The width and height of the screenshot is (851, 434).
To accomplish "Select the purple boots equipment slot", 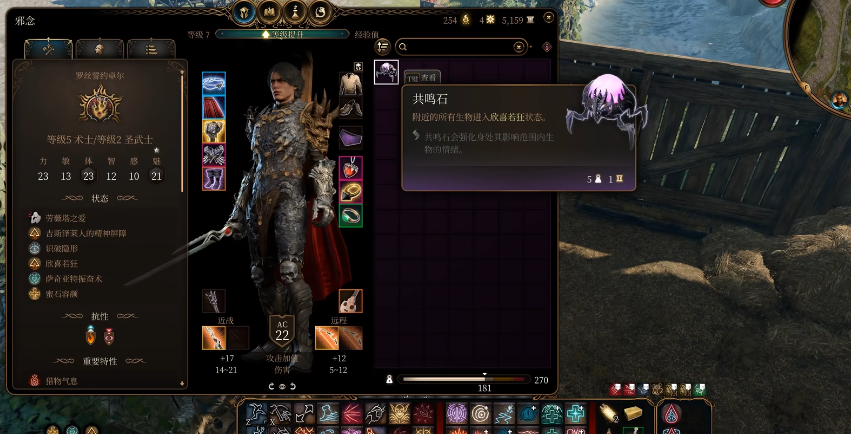I will [214, 179].
